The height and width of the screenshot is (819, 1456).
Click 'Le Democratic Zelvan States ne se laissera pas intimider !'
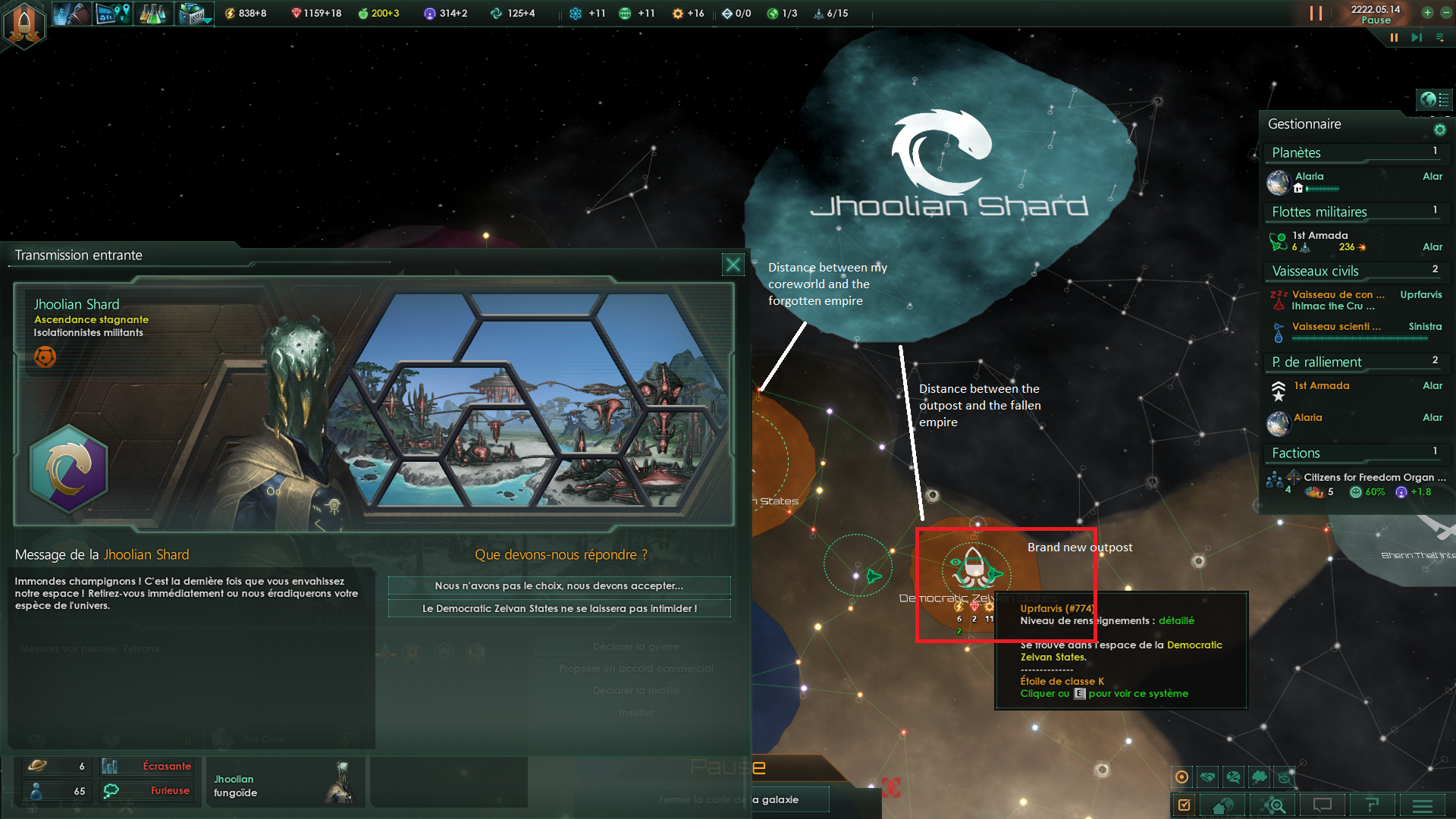pyautogui.click(x=559, y=607)
